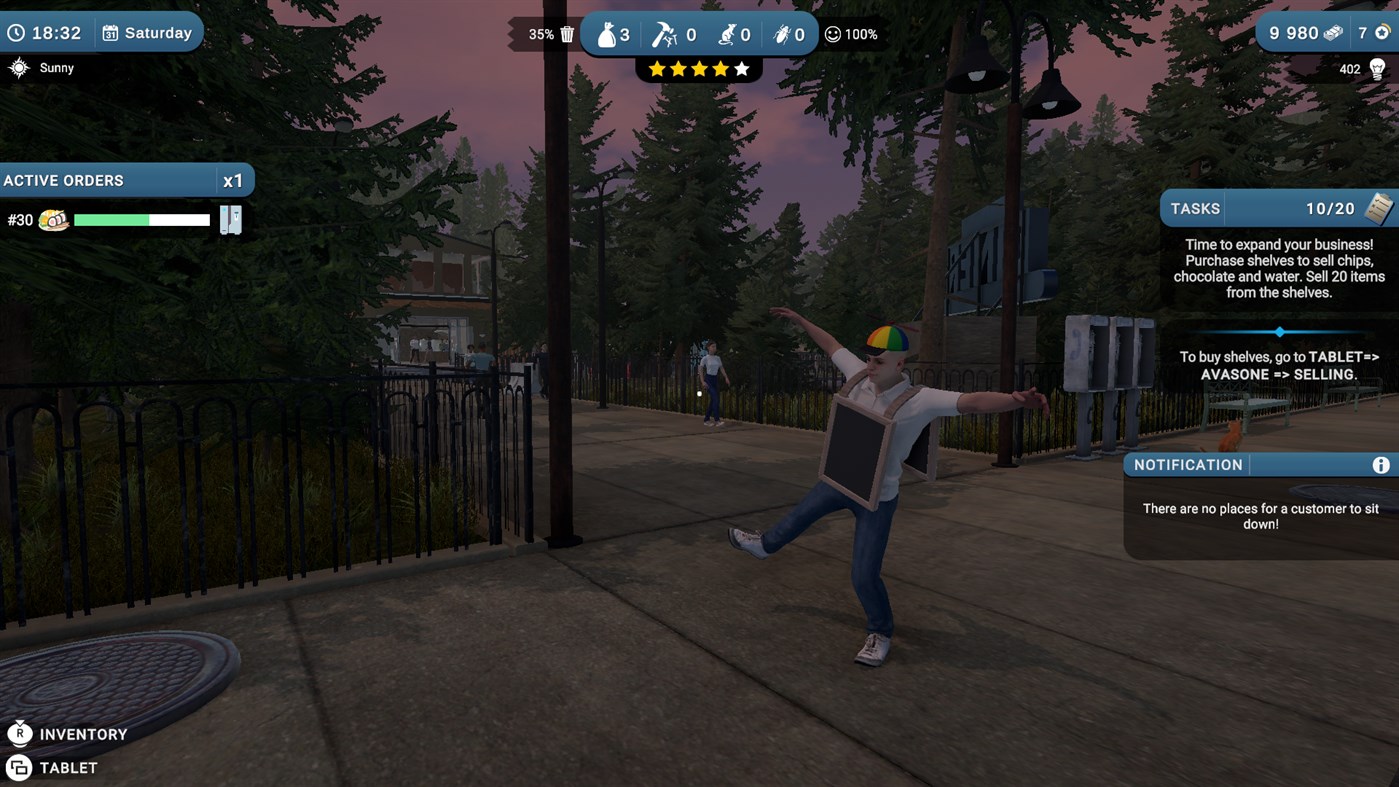The width and height of the screenshot is (1399, 787).
Task: Toggle the fifth reputation star
Action: point(741,68)
